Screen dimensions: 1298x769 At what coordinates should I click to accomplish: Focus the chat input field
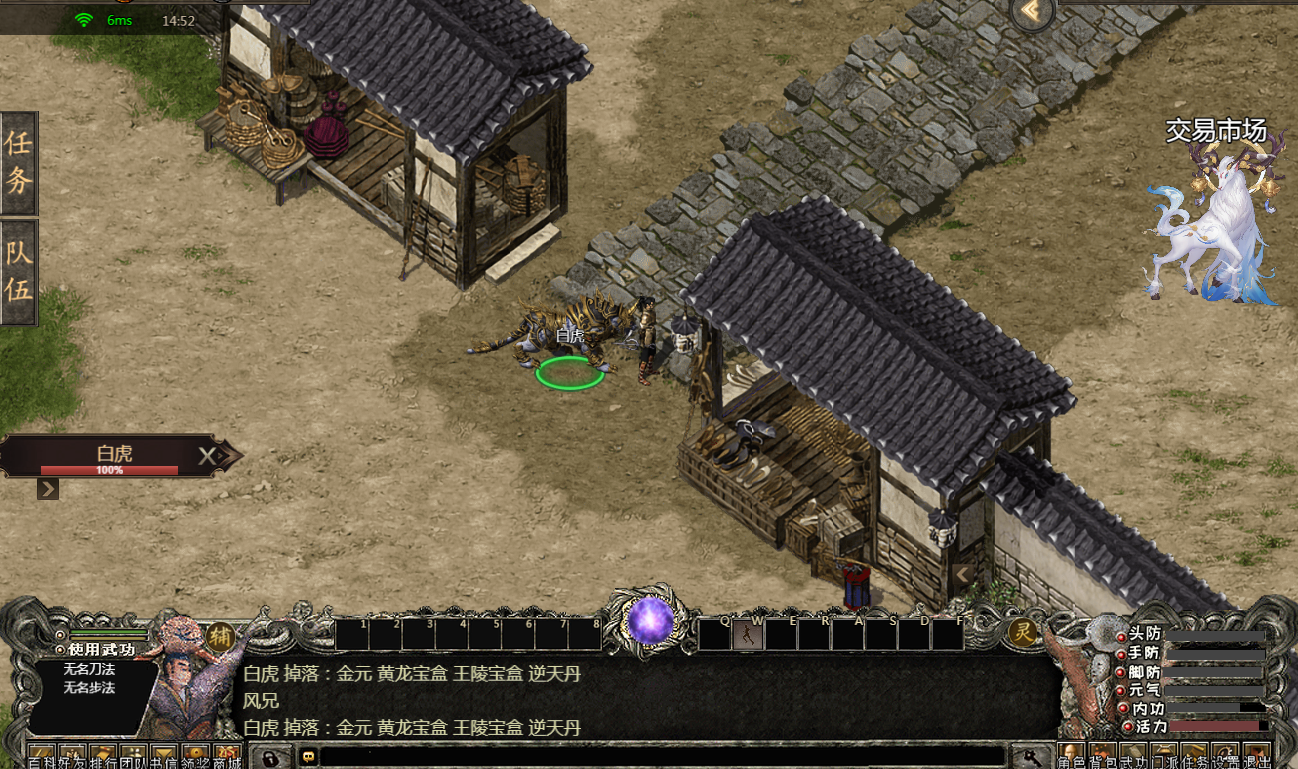pos(660,756)
